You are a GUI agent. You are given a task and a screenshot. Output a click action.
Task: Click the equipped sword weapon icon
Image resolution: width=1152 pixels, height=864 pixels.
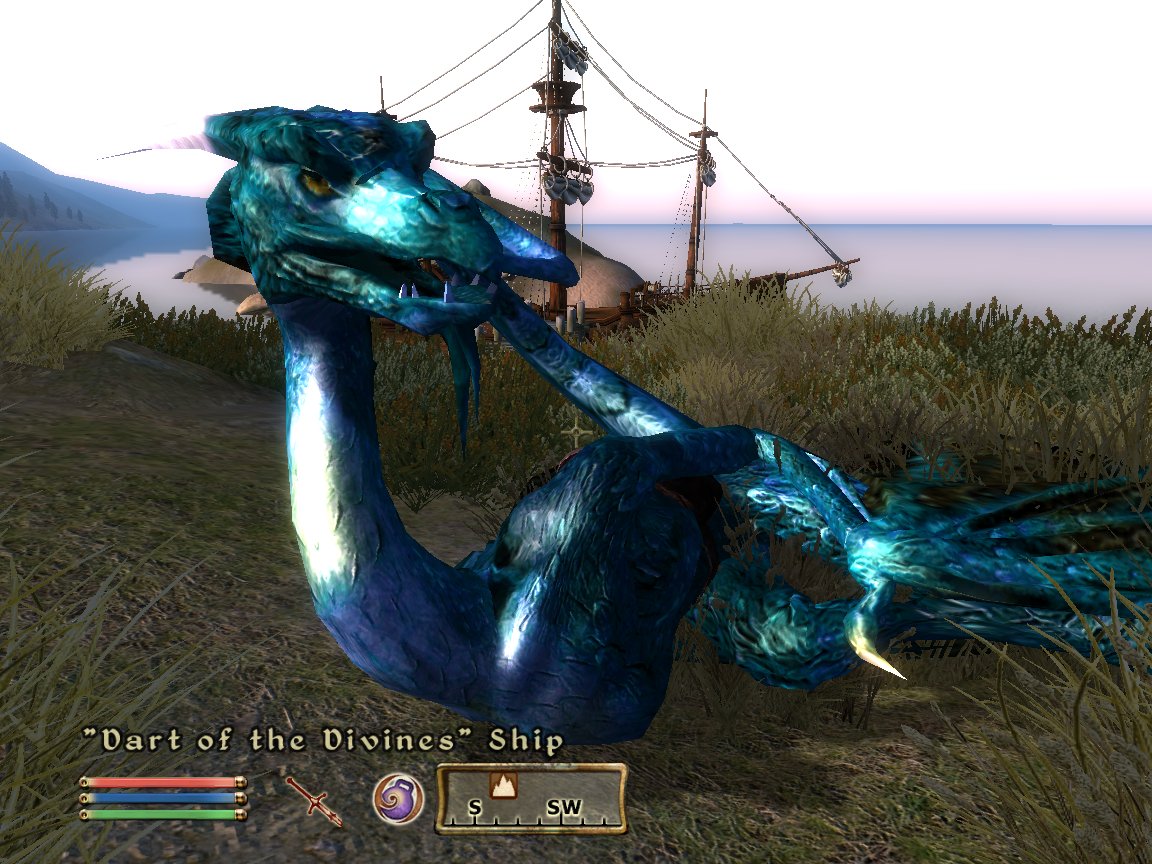(315, 799)
